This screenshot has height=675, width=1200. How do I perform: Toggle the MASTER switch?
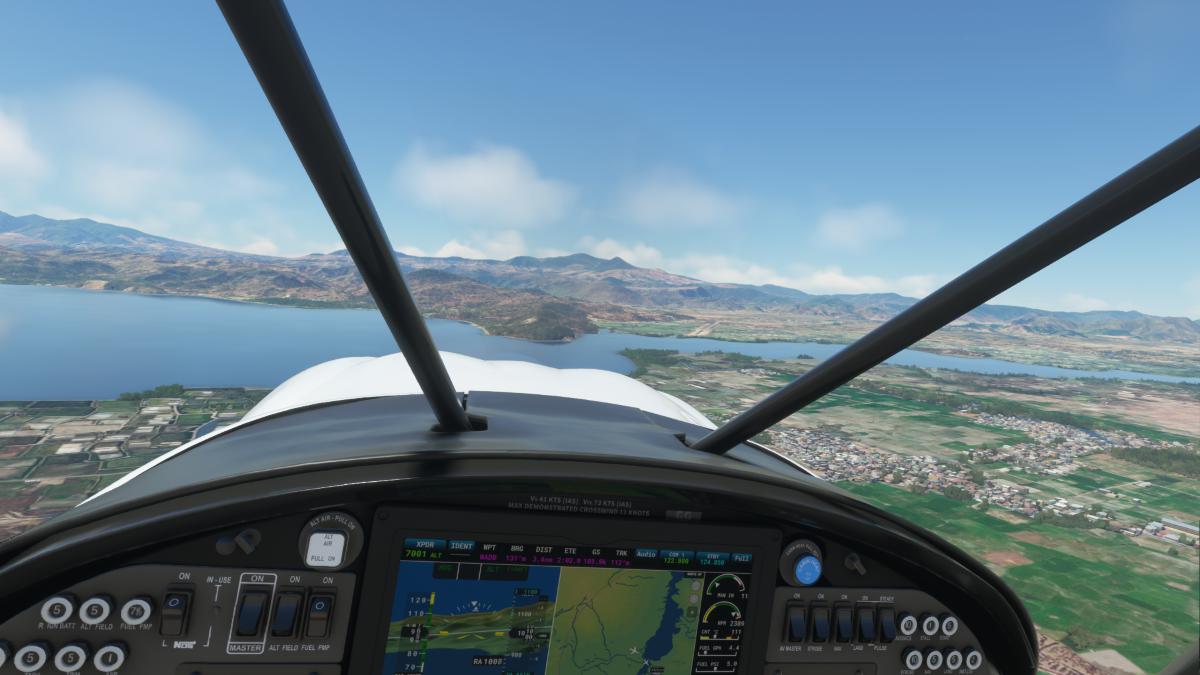(x=252, y=612)
